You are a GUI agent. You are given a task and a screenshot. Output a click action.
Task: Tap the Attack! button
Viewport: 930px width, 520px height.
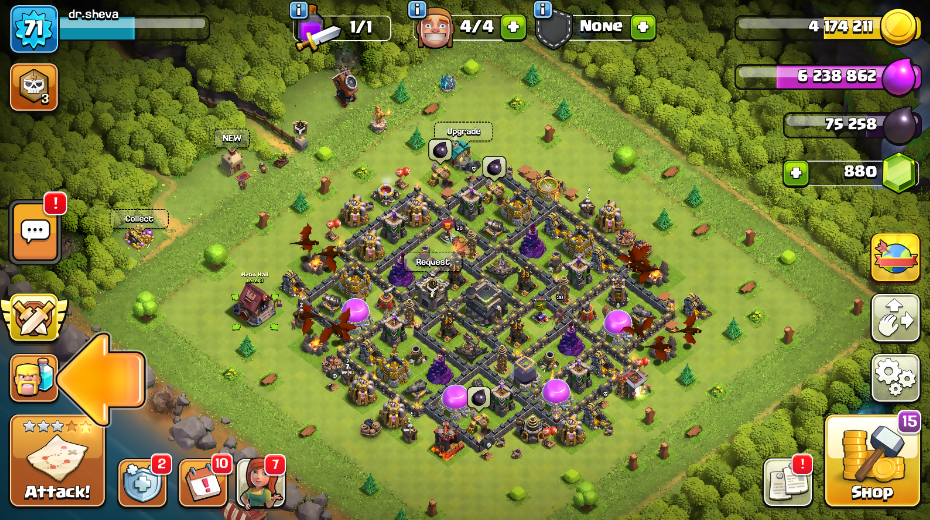click(57, 461)
